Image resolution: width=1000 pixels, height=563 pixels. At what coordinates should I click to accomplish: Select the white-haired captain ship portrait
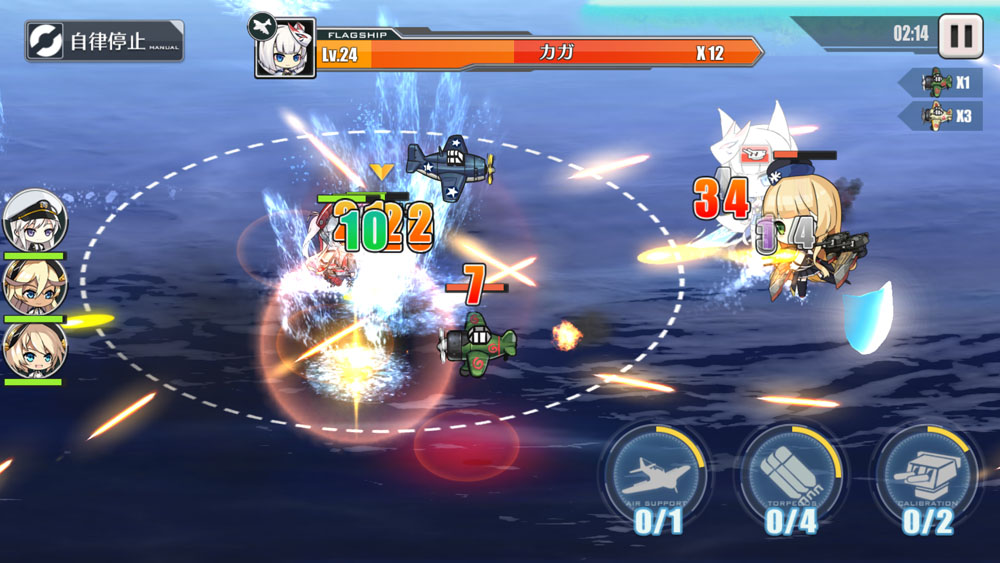click(x=34, y=221)
